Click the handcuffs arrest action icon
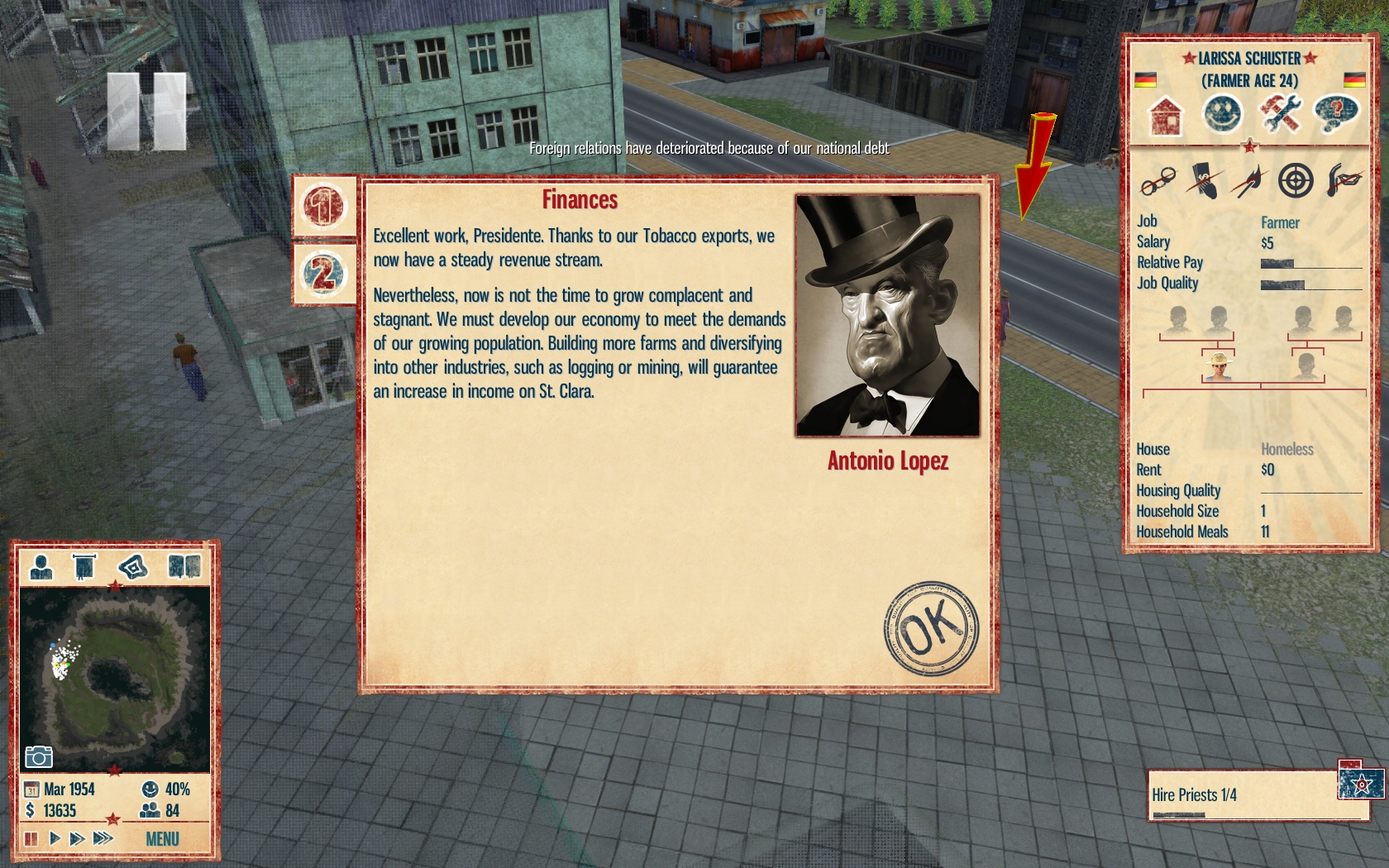 1157,180
